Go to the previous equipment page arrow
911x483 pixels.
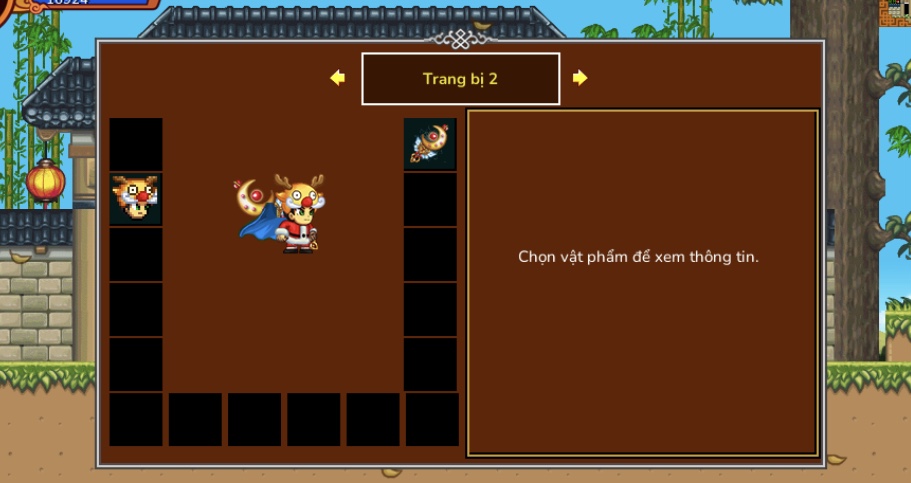pyautogui.click(x=337, y=78)
